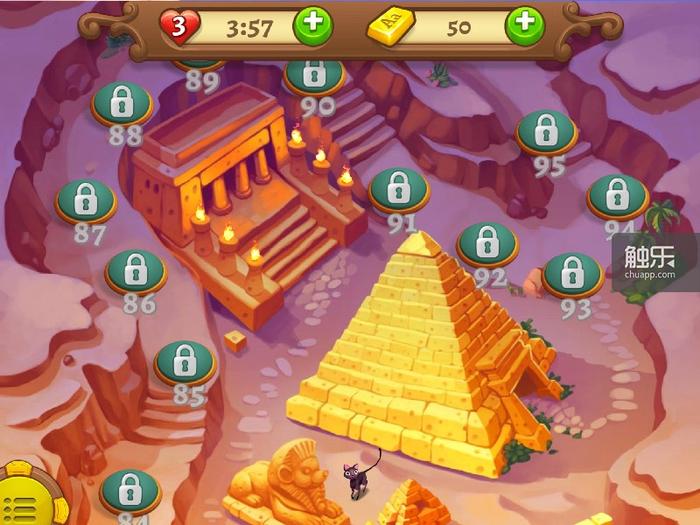
Task: Select locked level 87
Action: [x=85, y=201]
